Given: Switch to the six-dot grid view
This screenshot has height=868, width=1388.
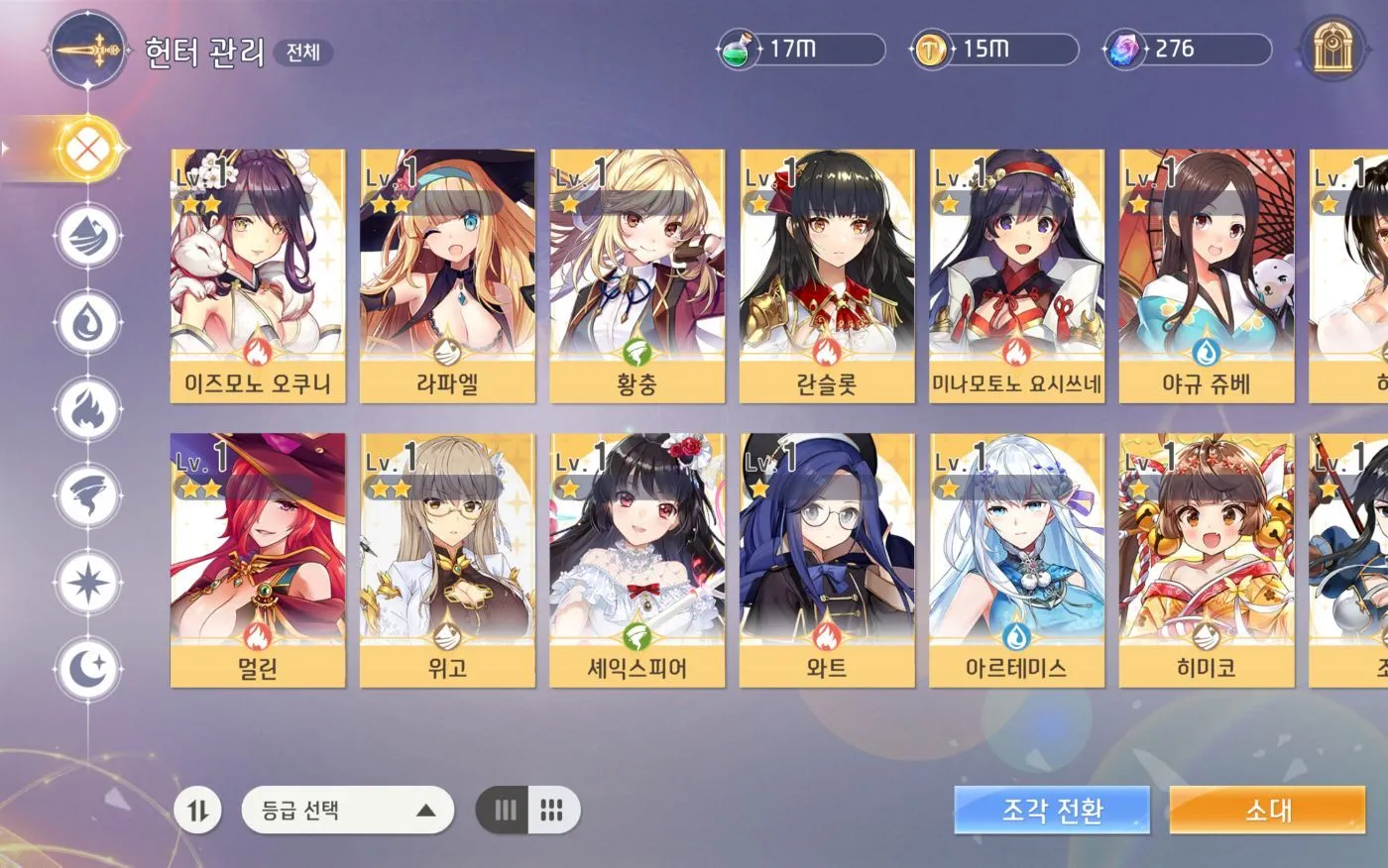Looking at the screenshot, I should point(552,811).
